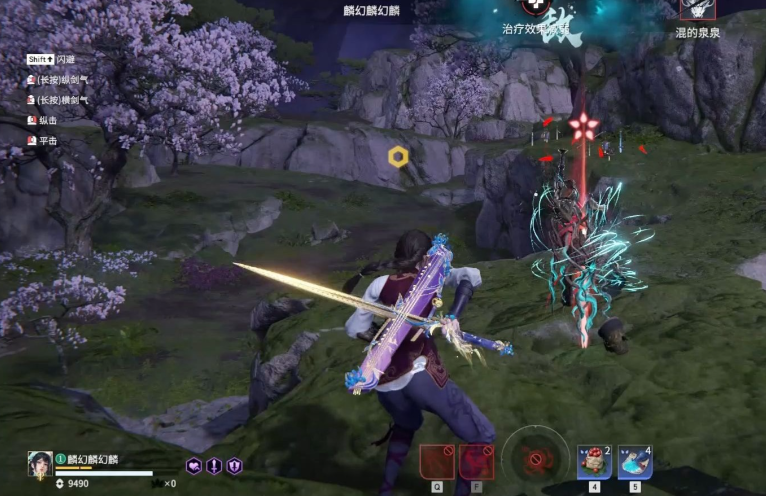Activate the locked Q skill slot
766x496 pixels.
(x=437, y=462)
